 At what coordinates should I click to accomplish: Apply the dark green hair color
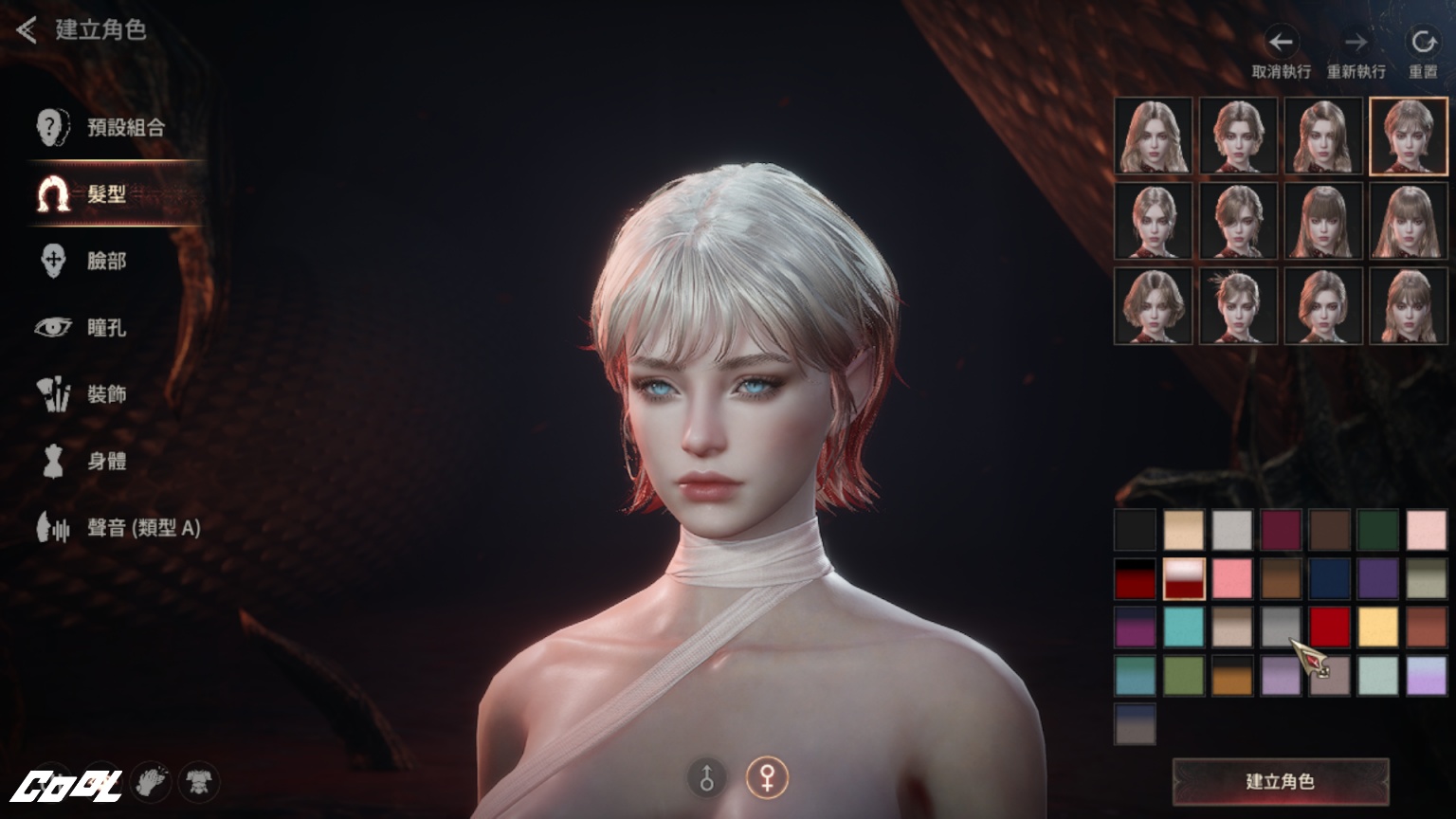(x=1377, y=530)
